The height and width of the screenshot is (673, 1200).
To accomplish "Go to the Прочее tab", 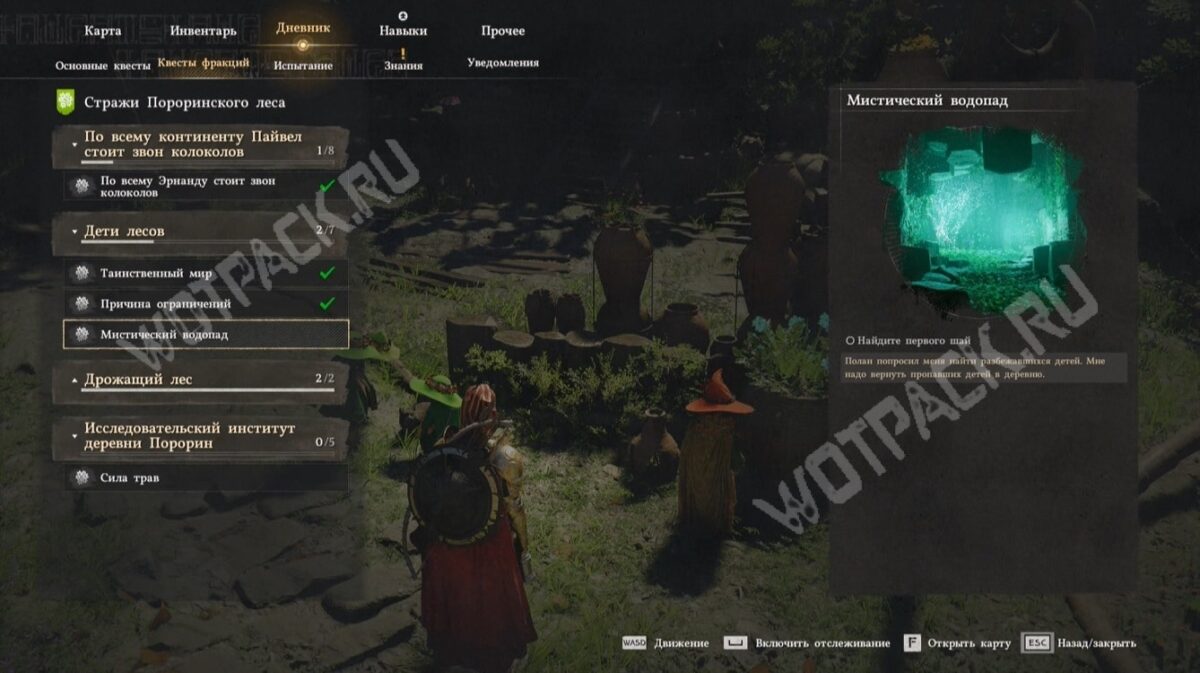I will (x=502, y=31).
